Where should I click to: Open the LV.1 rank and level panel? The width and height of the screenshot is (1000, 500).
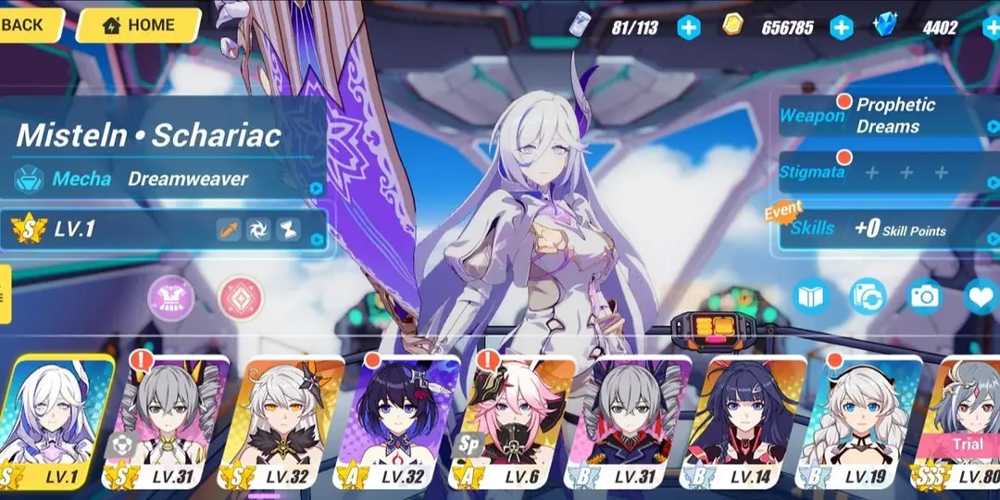click(165, 229)
